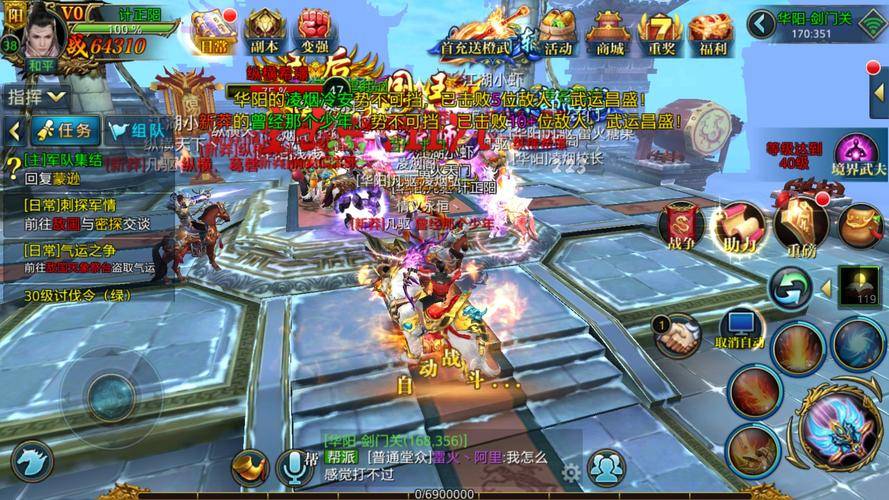889x500 pixels.
Task: Open the 日常 daily activities menu
Action: coord(213,30)
